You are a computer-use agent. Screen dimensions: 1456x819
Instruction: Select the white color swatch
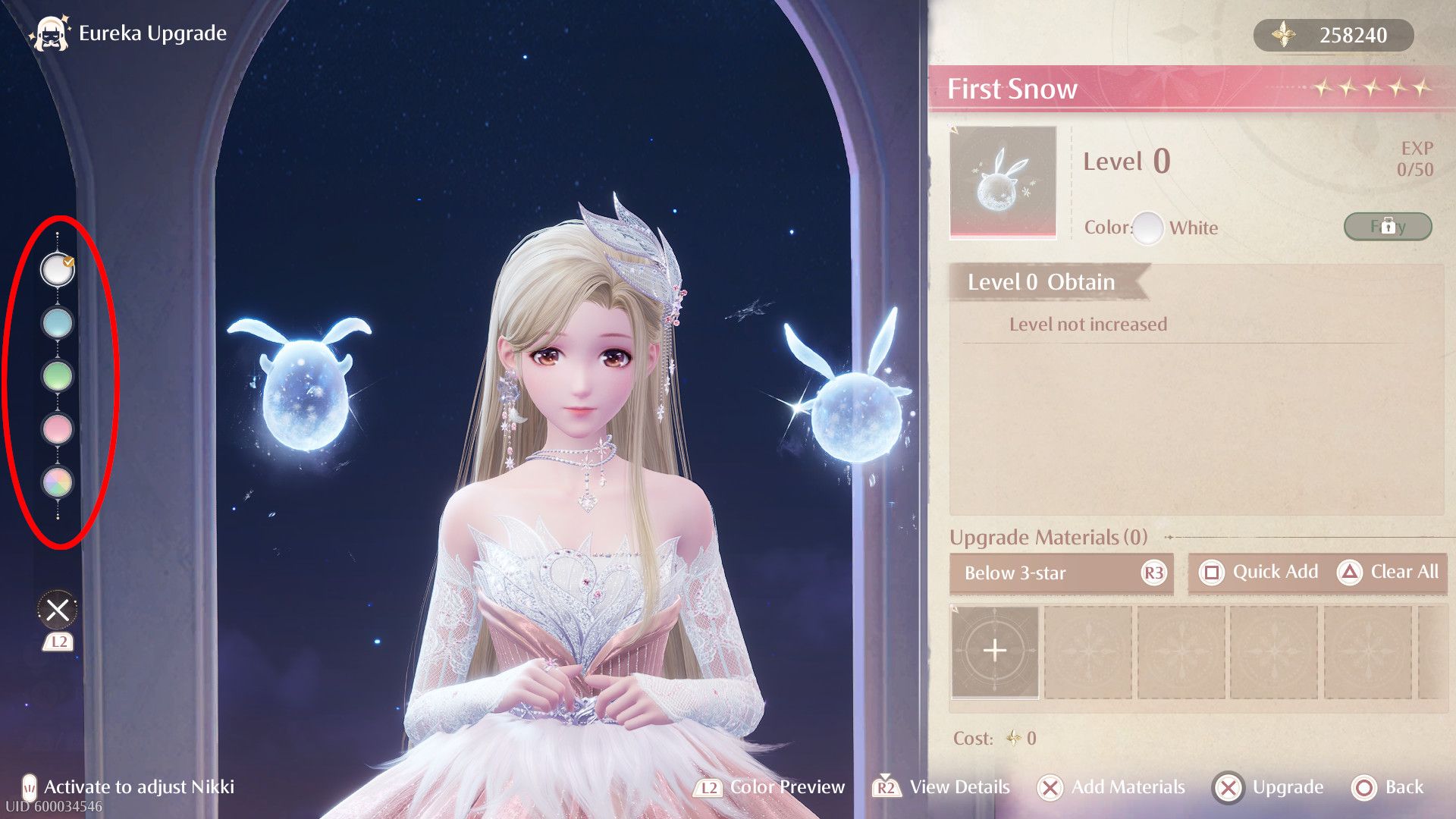point(58,269)
